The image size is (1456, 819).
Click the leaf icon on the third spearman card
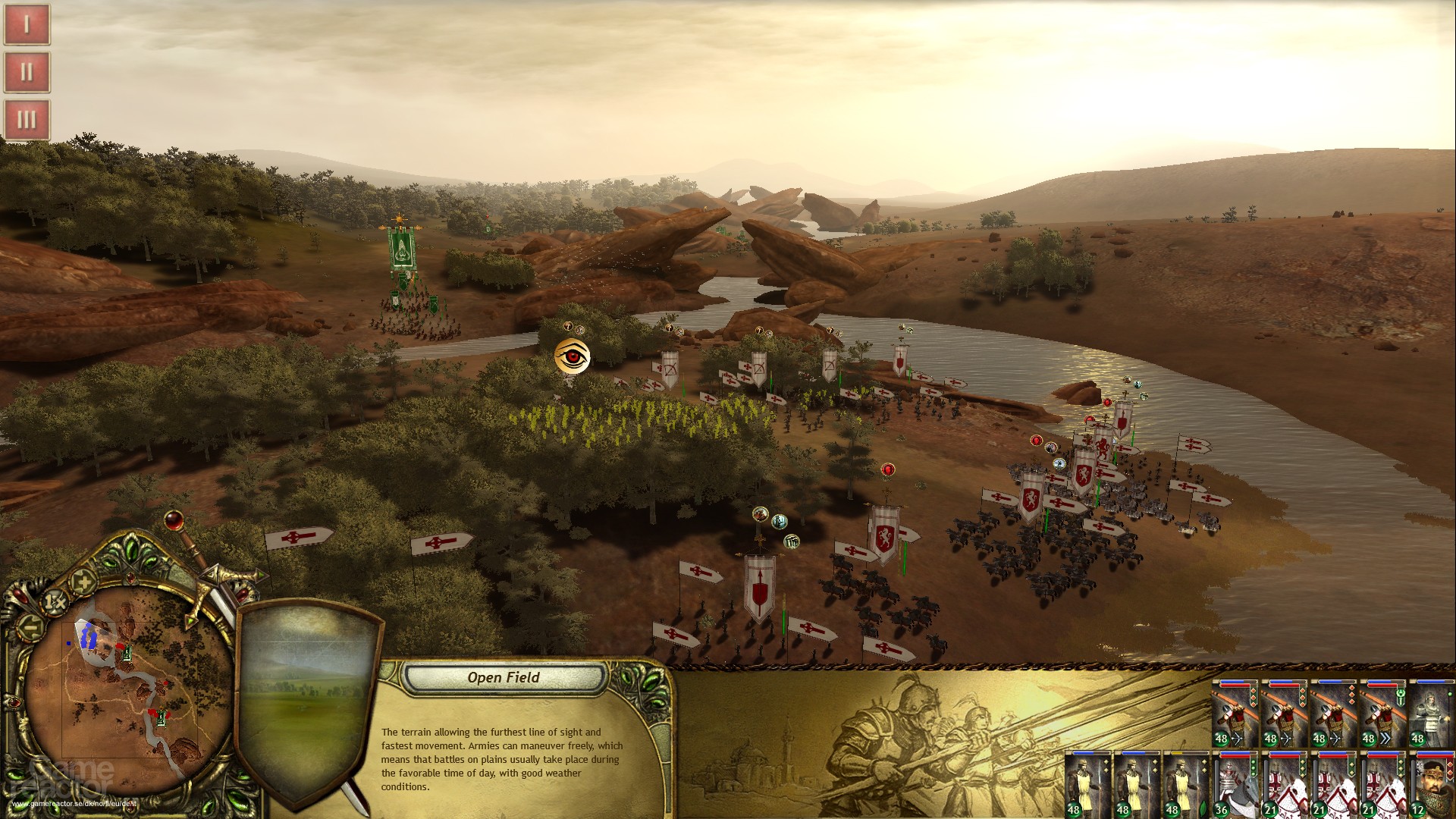(x=1202, y=808)
